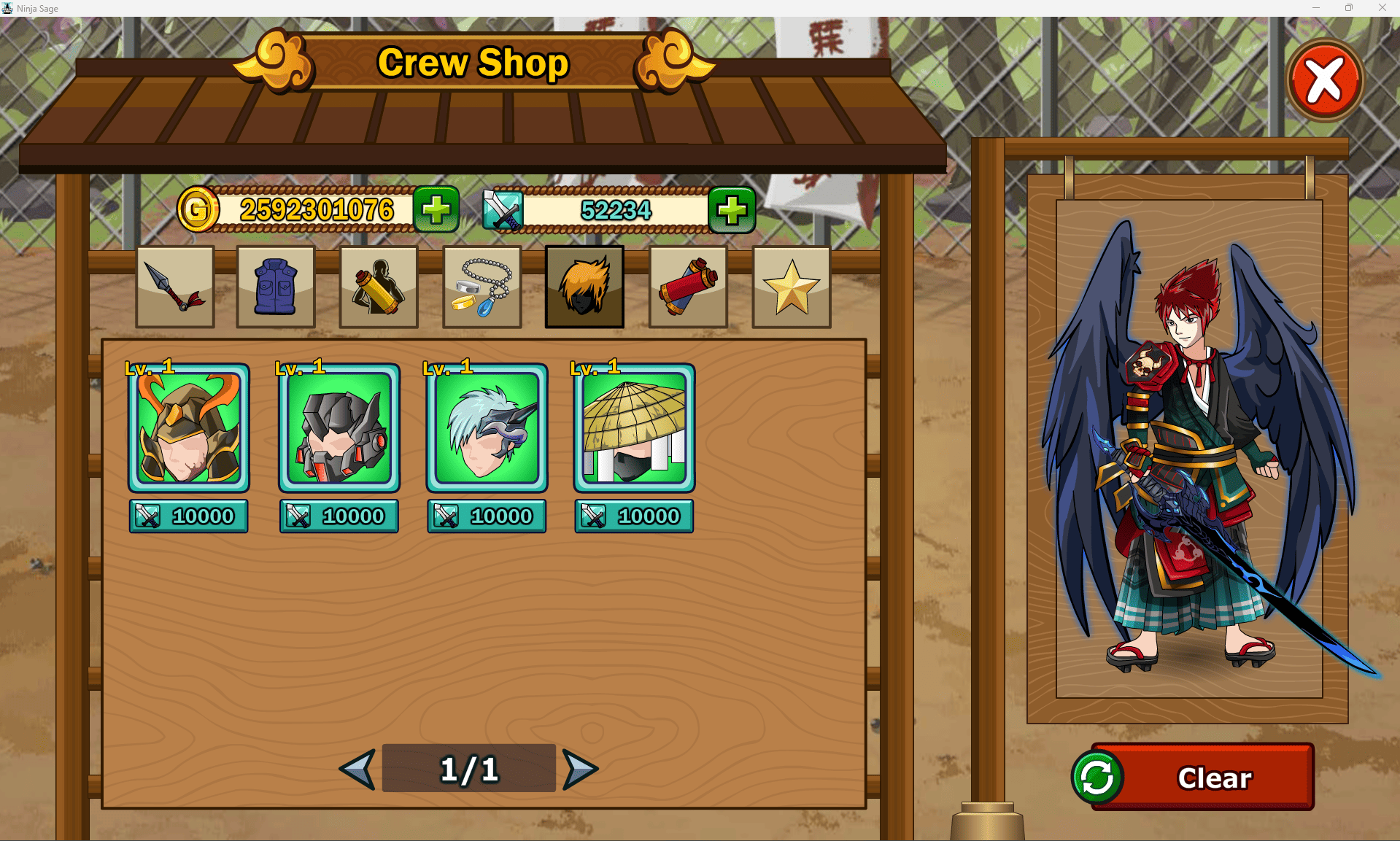Show the necklace accessories tab
This screenshot has width=1400, height=841.
click(482, 287)
